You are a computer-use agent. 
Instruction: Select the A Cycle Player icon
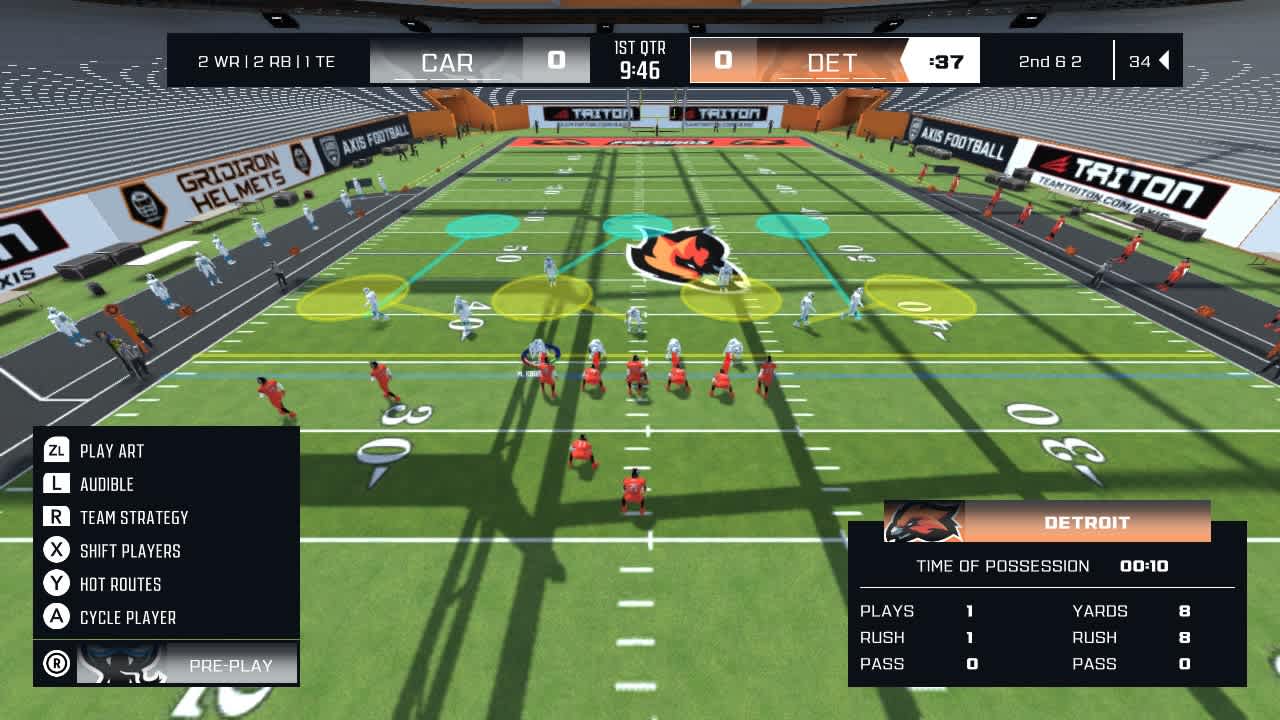59,617
